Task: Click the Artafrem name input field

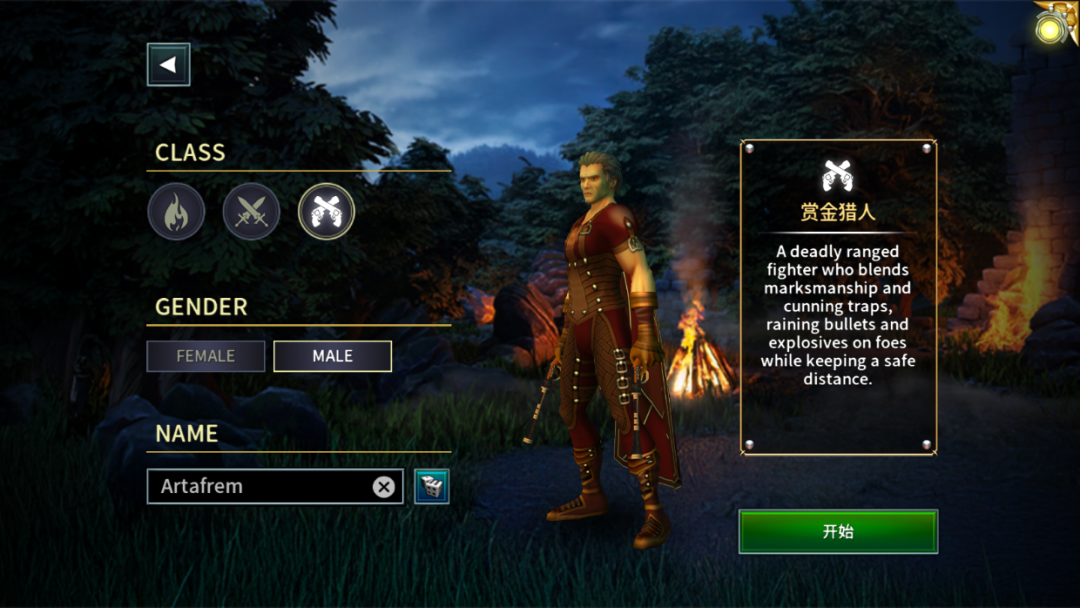Action: (x=260, y=486)
